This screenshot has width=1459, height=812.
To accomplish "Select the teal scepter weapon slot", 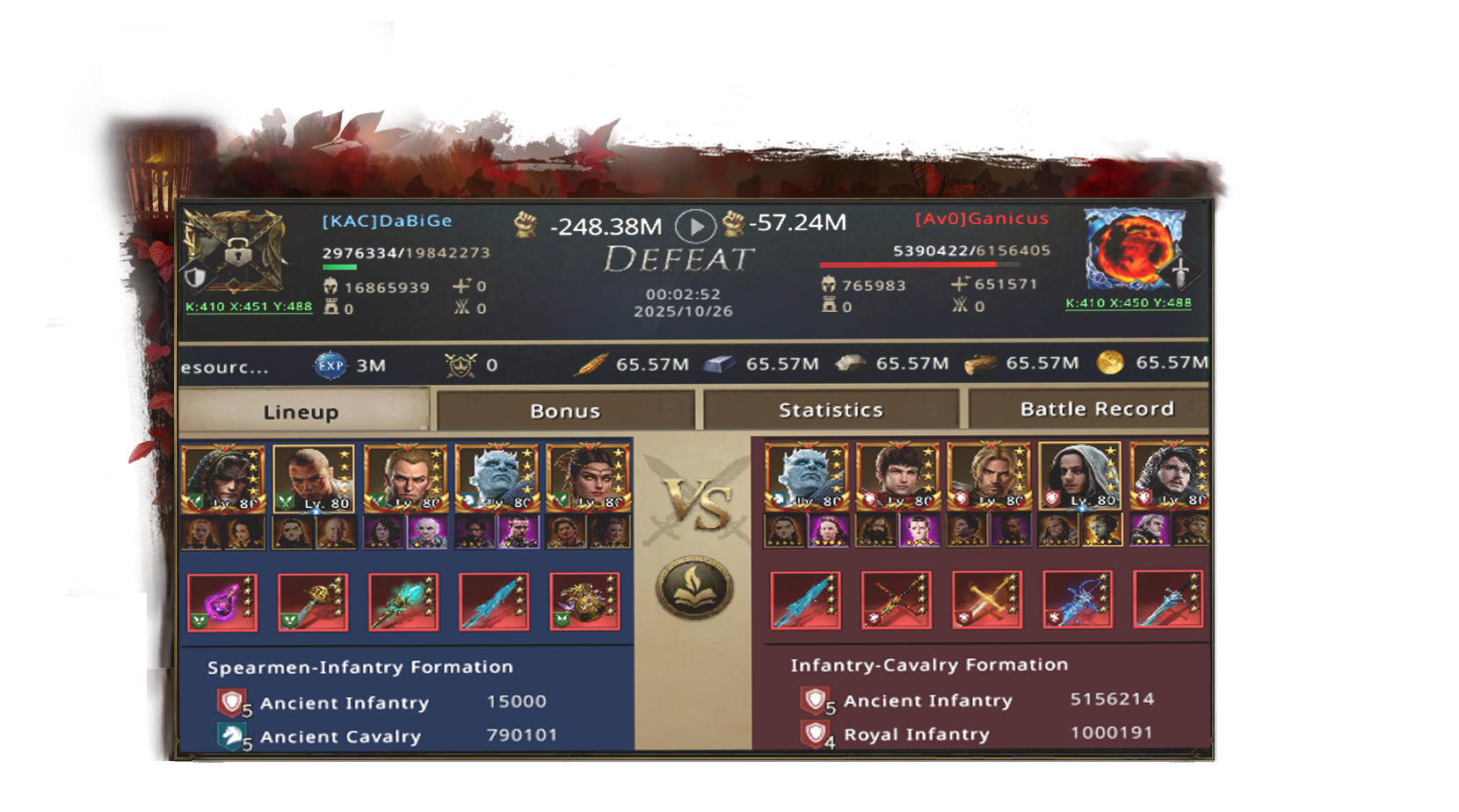I will [x=403, y=603].
